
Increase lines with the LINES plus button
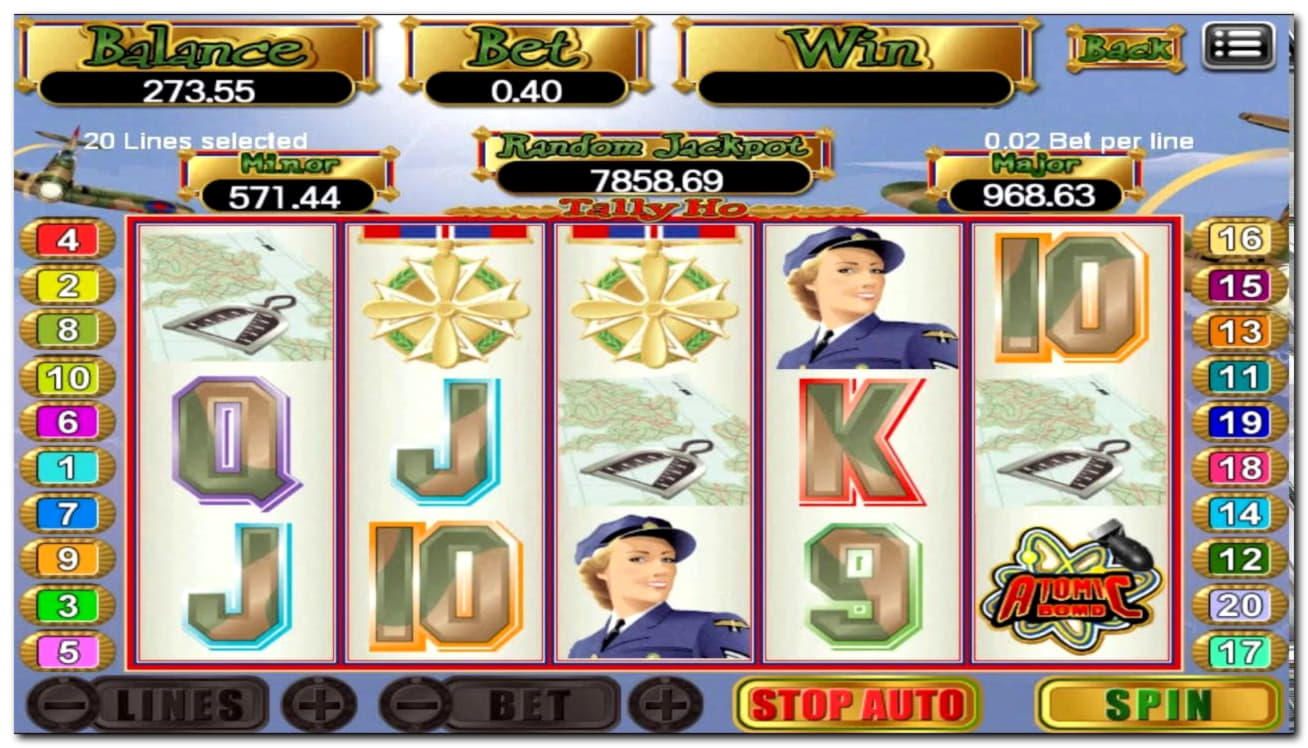point(319,705)
